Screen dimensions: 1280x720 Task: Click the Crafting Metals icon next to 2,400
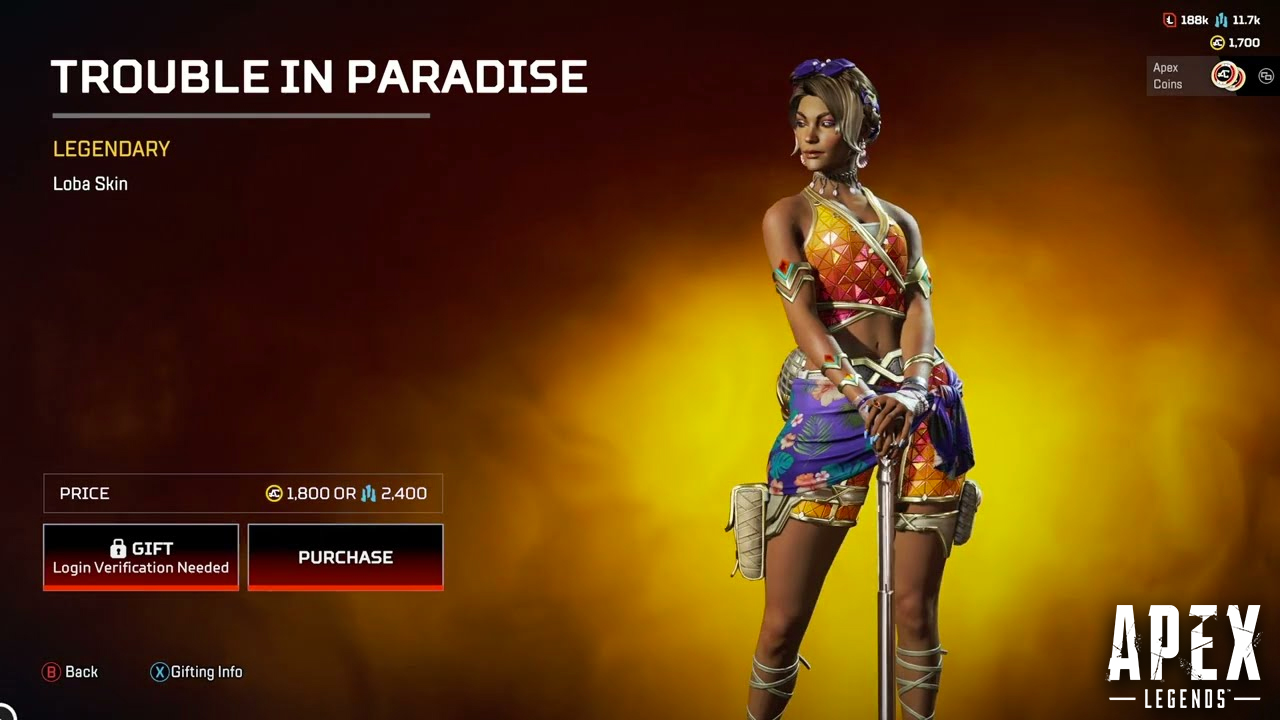[x=370, y=493]
